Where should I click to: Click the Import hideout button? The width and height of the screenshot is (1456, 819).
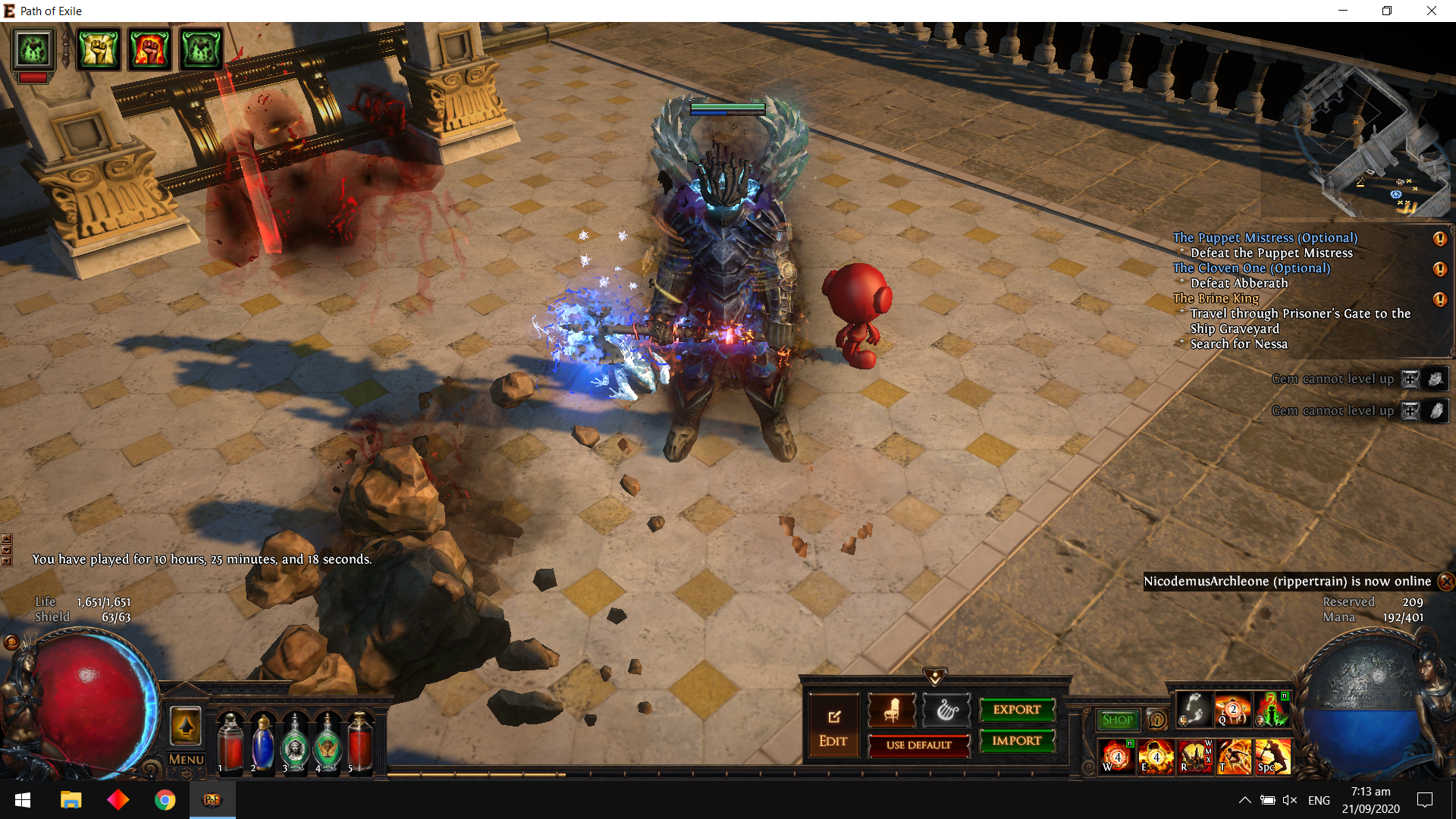click(x=1017, y=741)
